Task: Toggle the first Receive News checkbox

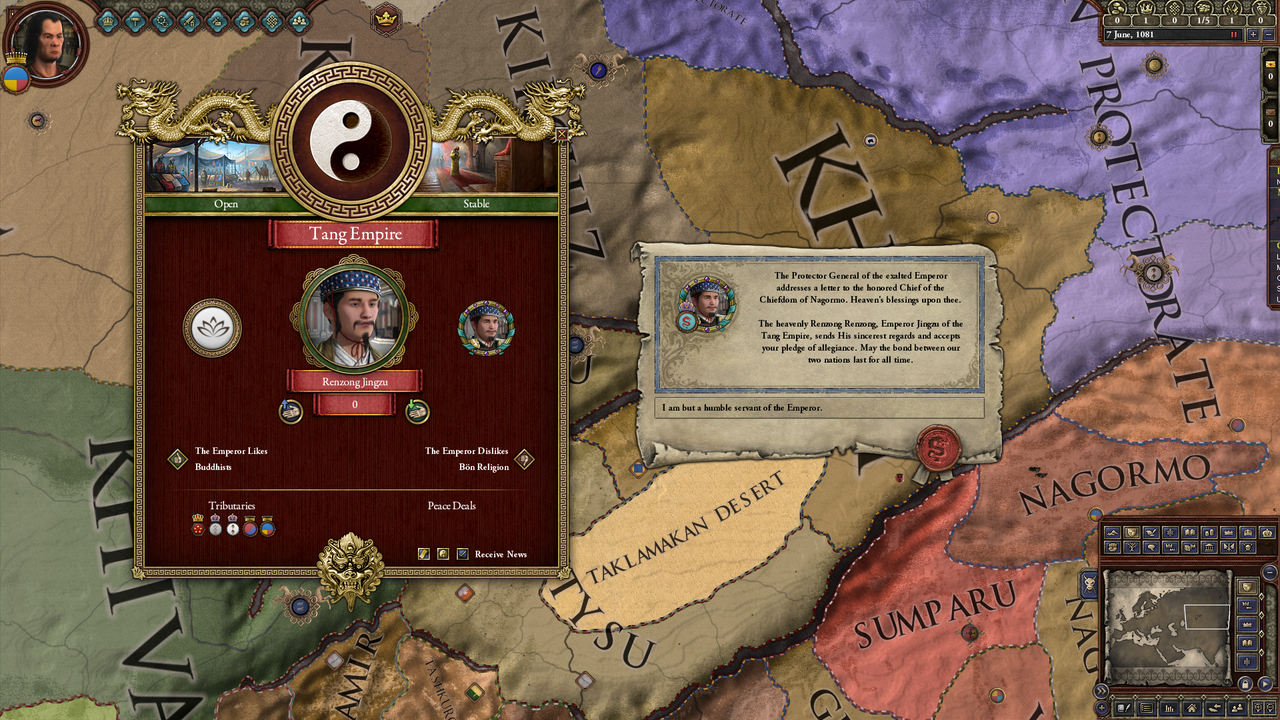Action: point(424,554)
